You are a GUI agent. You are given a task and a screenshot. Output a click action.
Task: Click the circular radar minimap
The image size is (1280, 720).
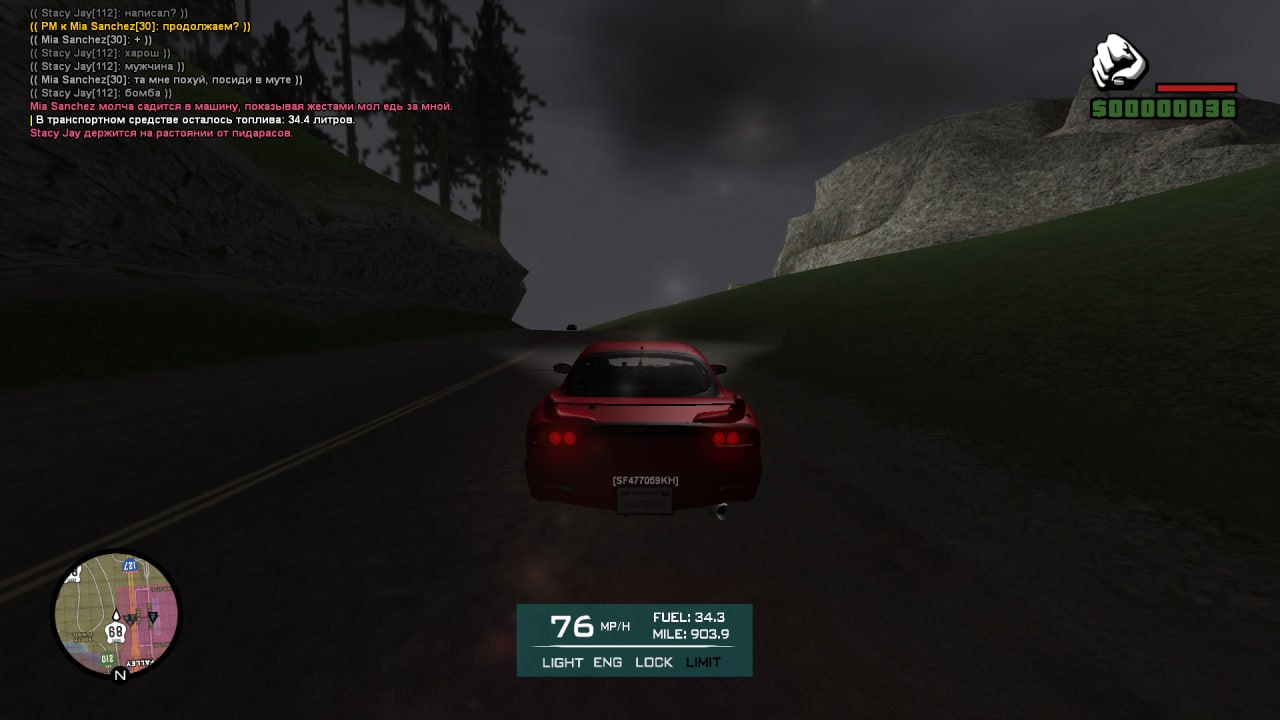[116, 614]
